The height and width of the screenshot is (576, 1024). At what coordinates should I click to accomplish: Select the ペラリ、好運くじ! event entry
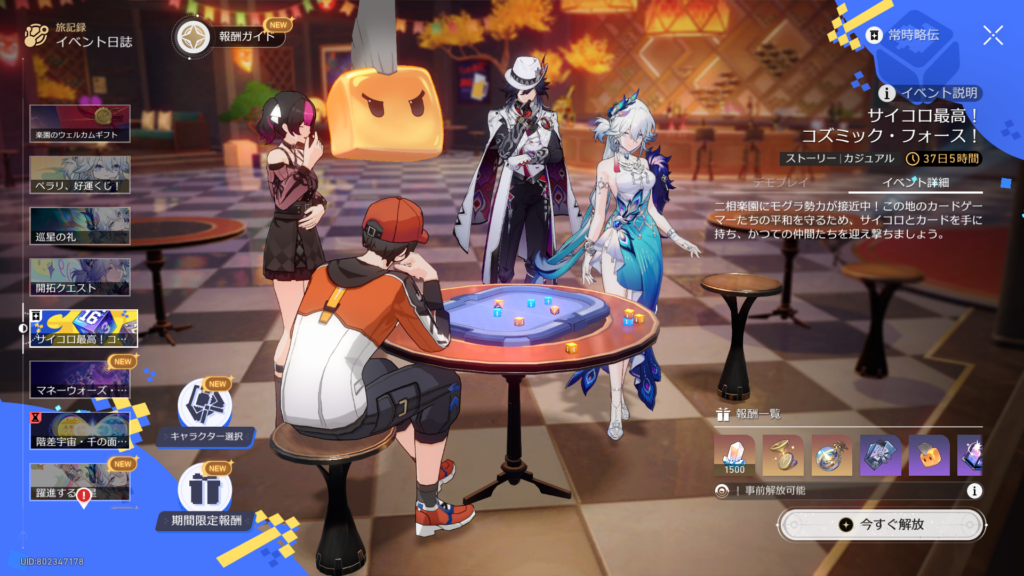pos(80,174)
